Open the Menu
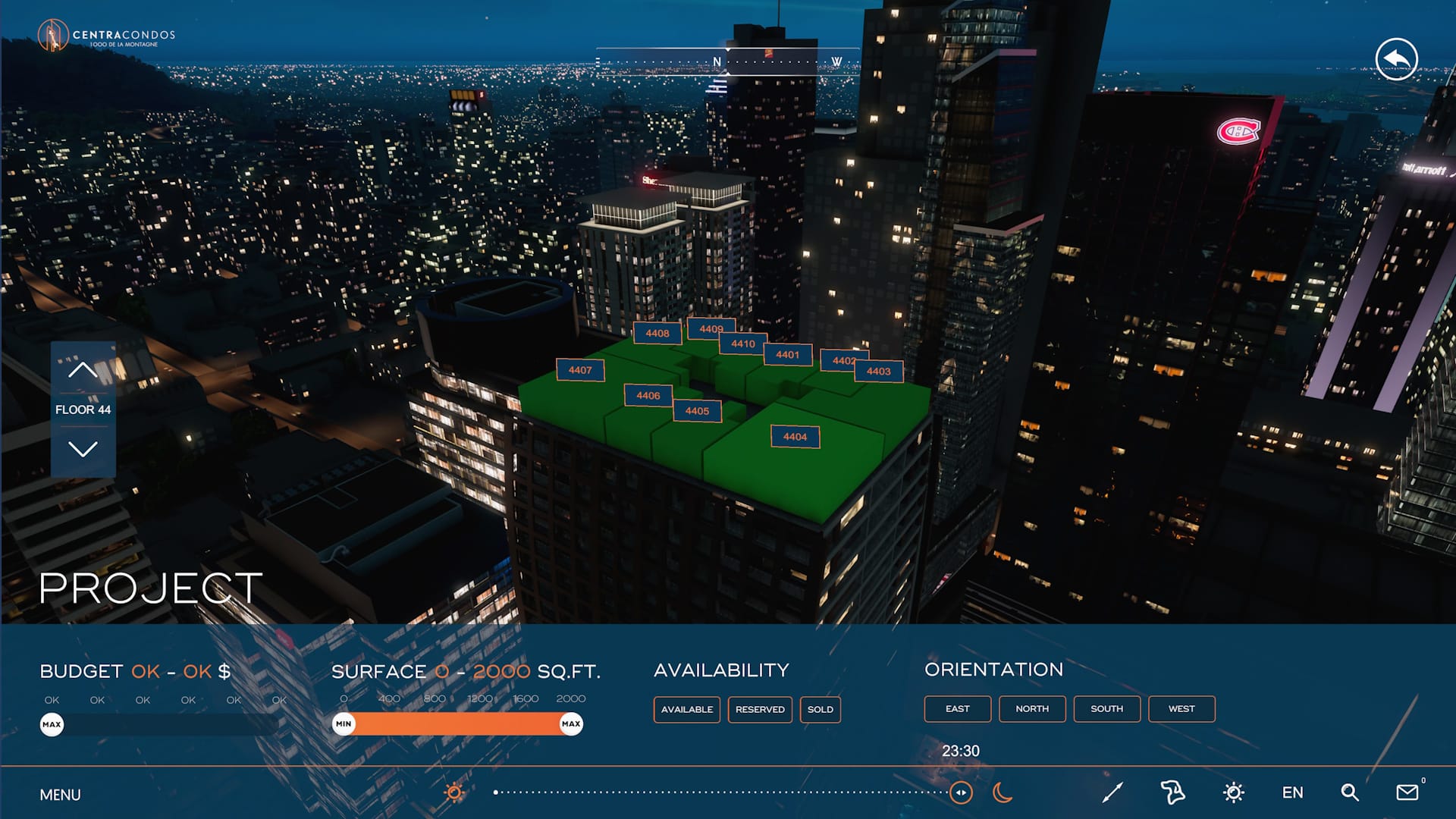Image resolution: width=1456 pixels, height=819 pixels. pyautogui.click(x=60, y=795)
